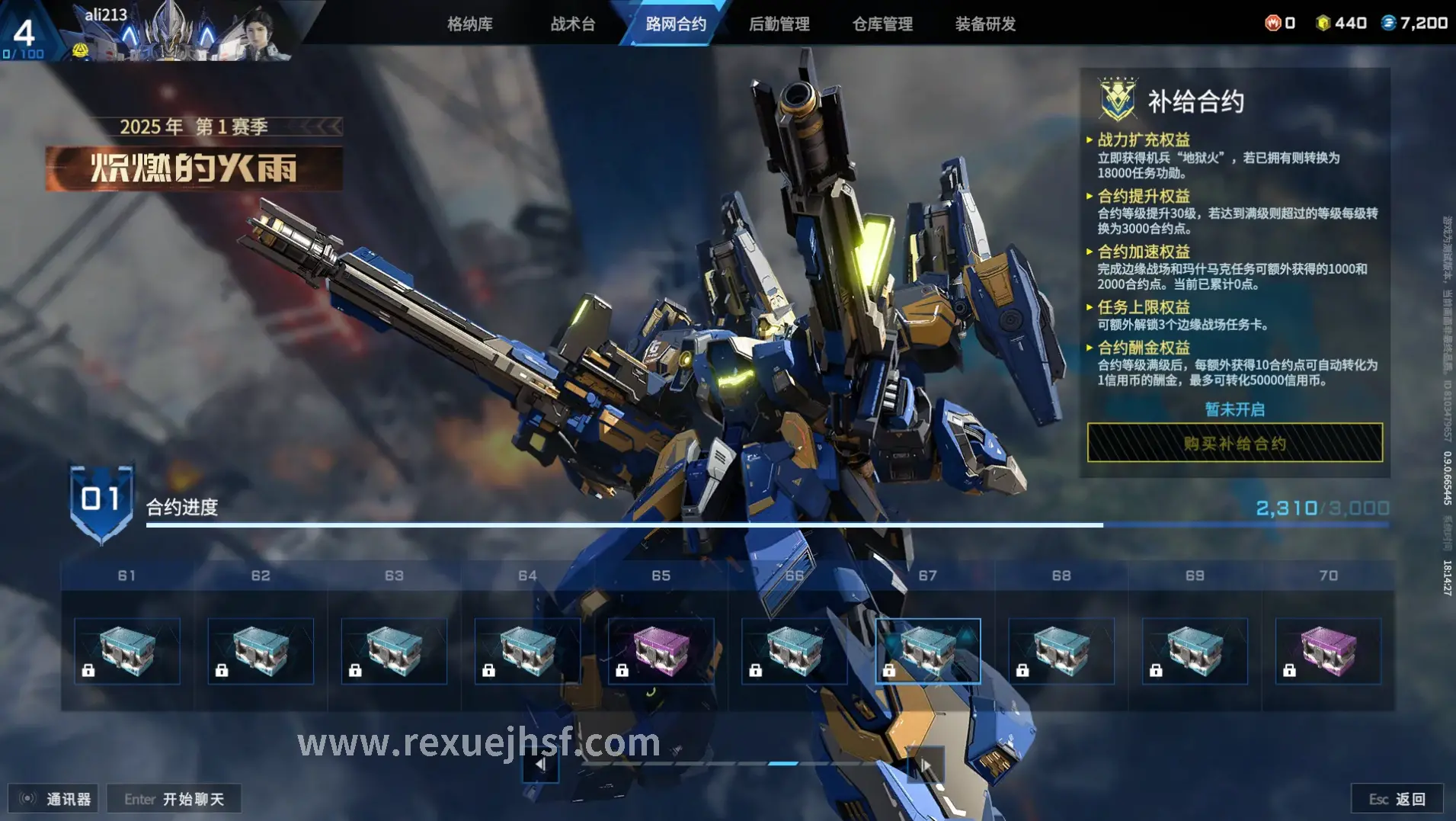Select the level 69 reward crate
The image size is (1456, 821).
click(1195, 651)
